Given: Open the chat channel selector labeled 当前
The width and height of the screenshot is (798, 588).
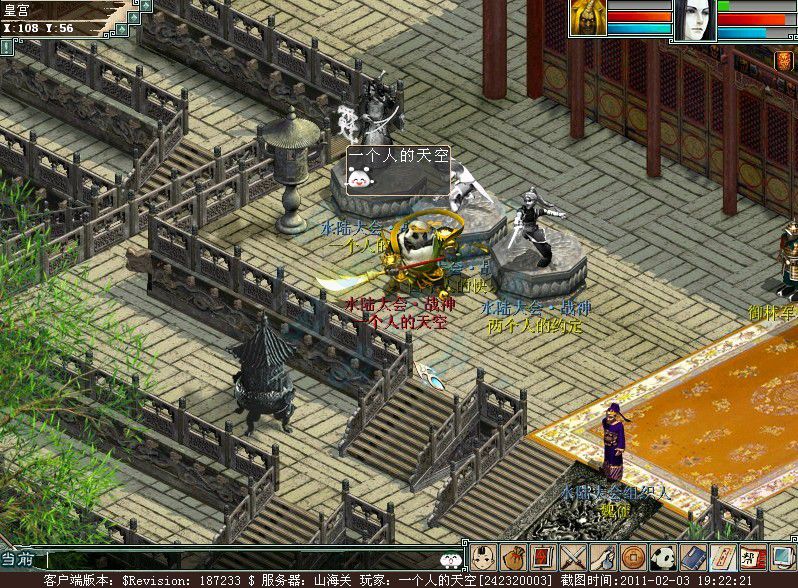Looking at the screenshot, I should (x=21, y=560).
